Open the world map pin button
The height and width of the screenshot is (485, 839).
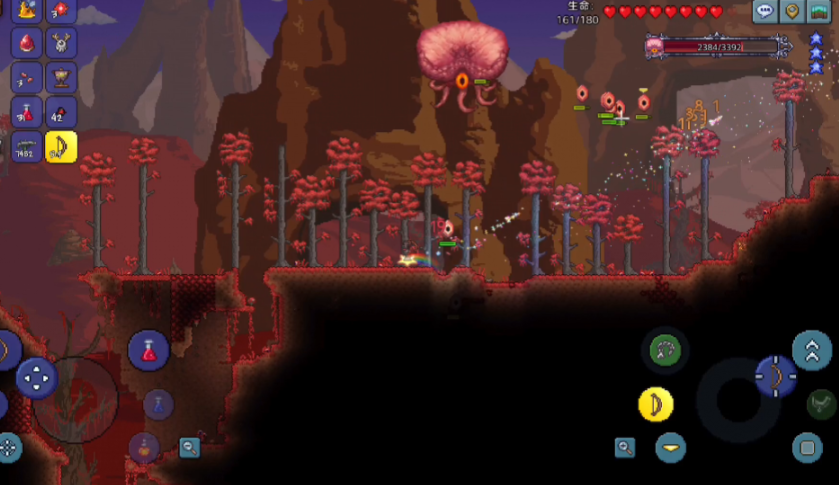pos(793,11)
